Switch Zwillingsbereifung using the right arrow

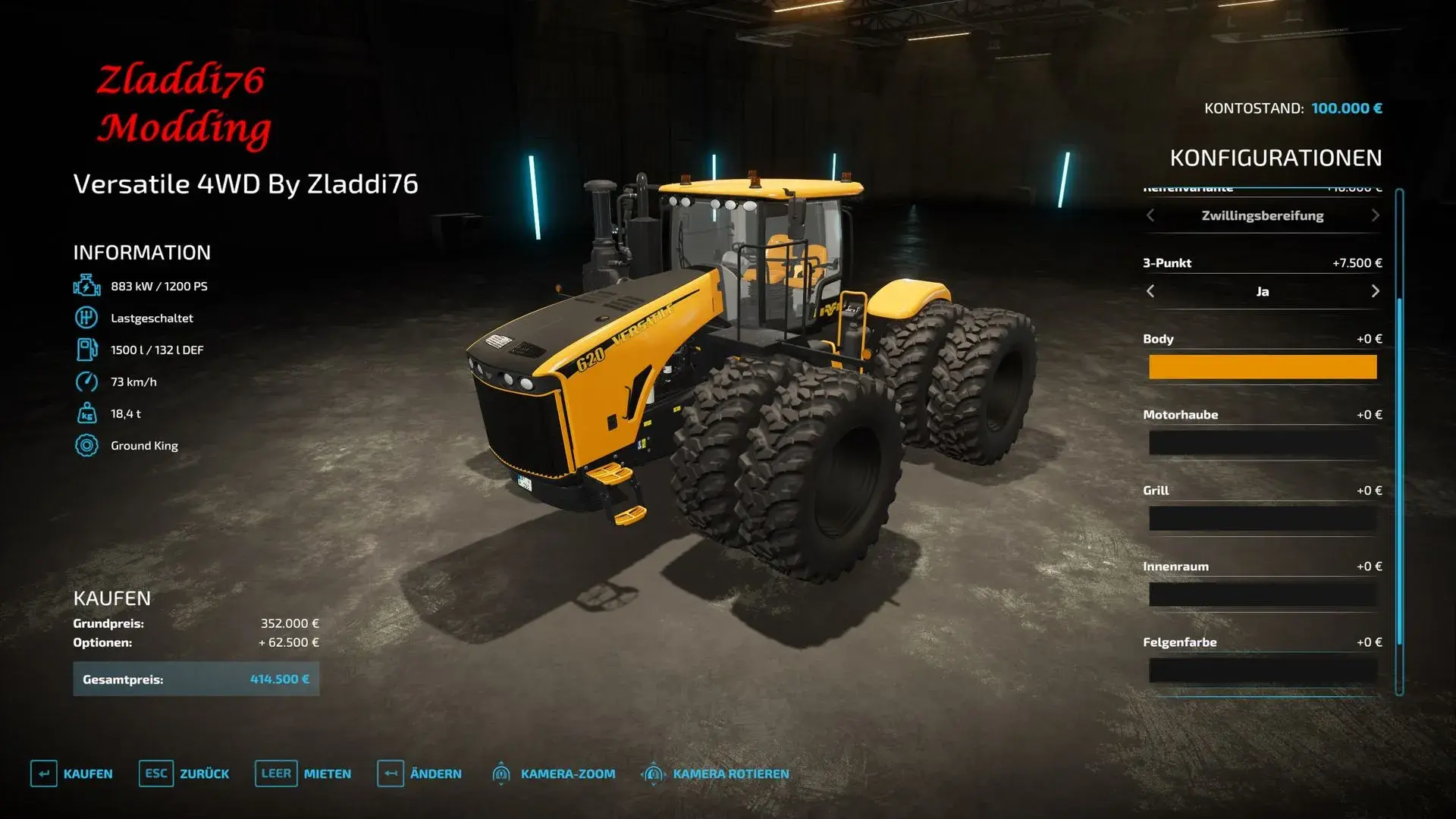click(x=1376, y=215)
